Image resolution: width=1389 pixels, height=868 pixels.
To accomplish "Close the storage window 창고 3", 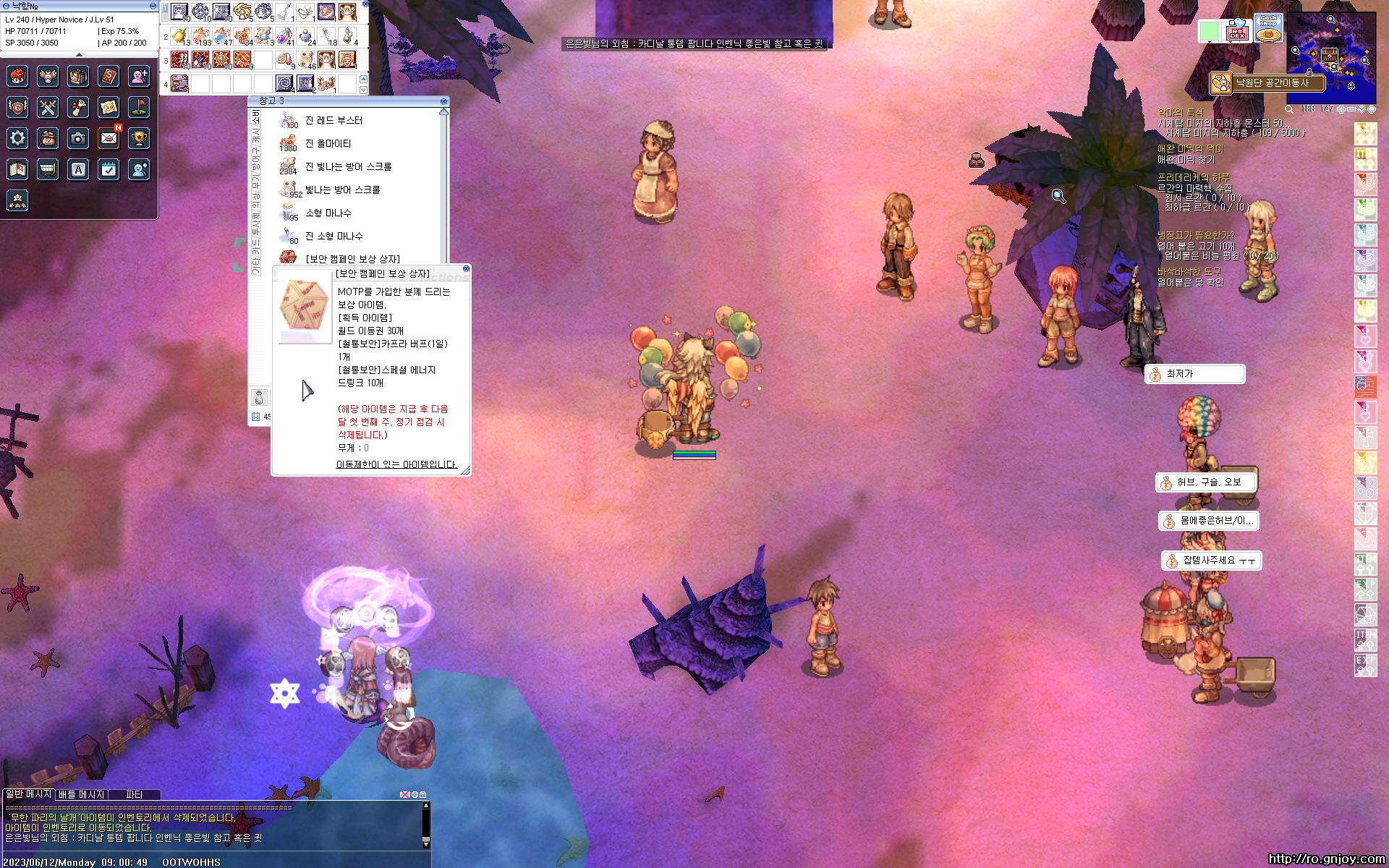I will [x=443, y=101].
